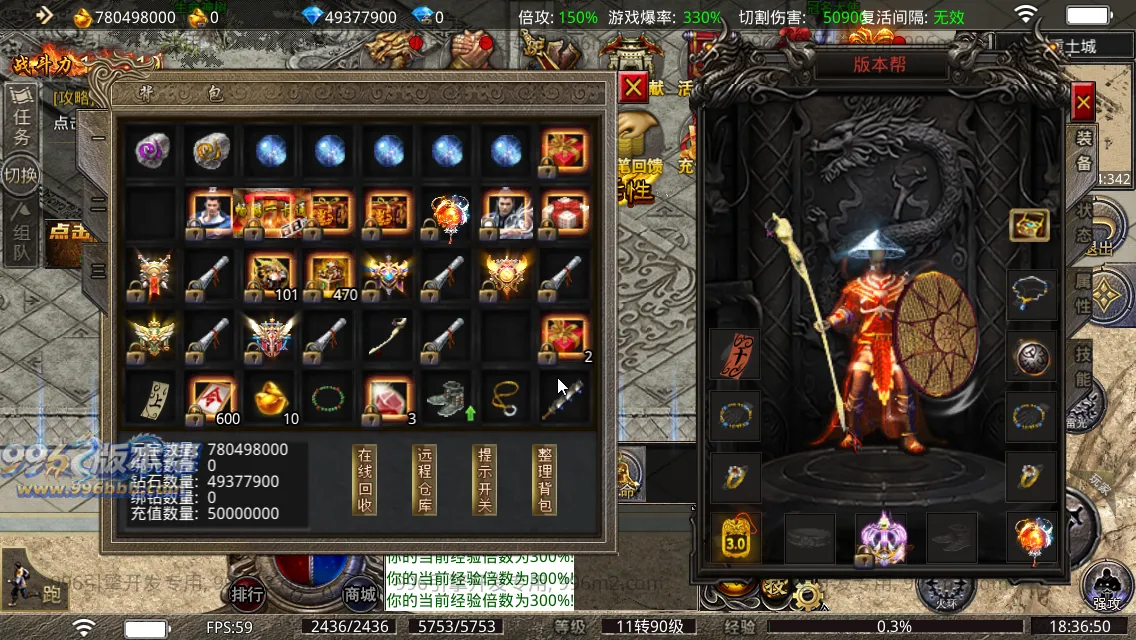Image resolution: width=1136 pixels, height=640 pixels.
Task: Switch to the 装备 equipment tab
Action: point(1084,150)
